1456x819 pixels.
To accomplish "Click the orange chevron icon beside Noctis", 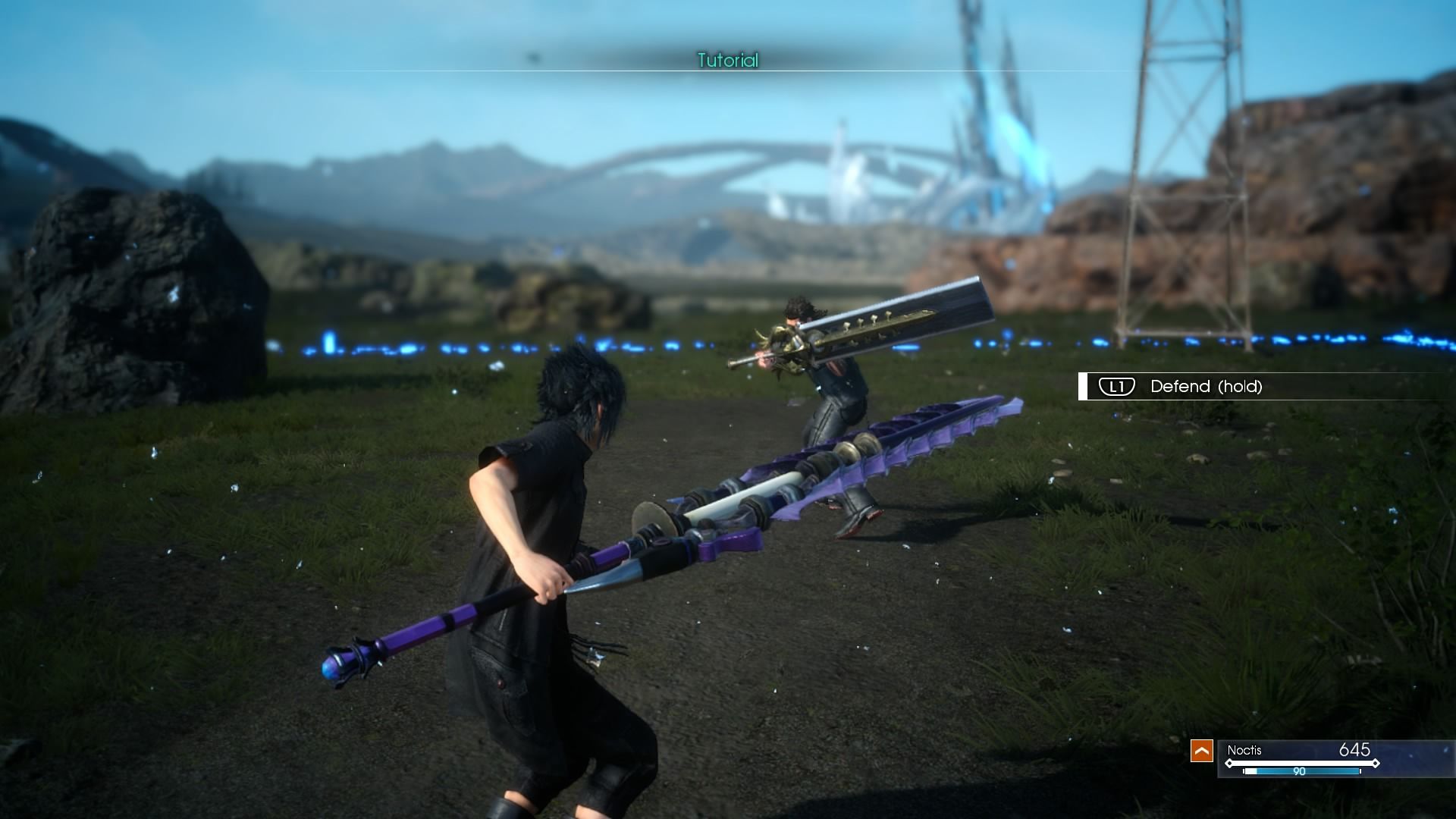I will point(1201,751).
